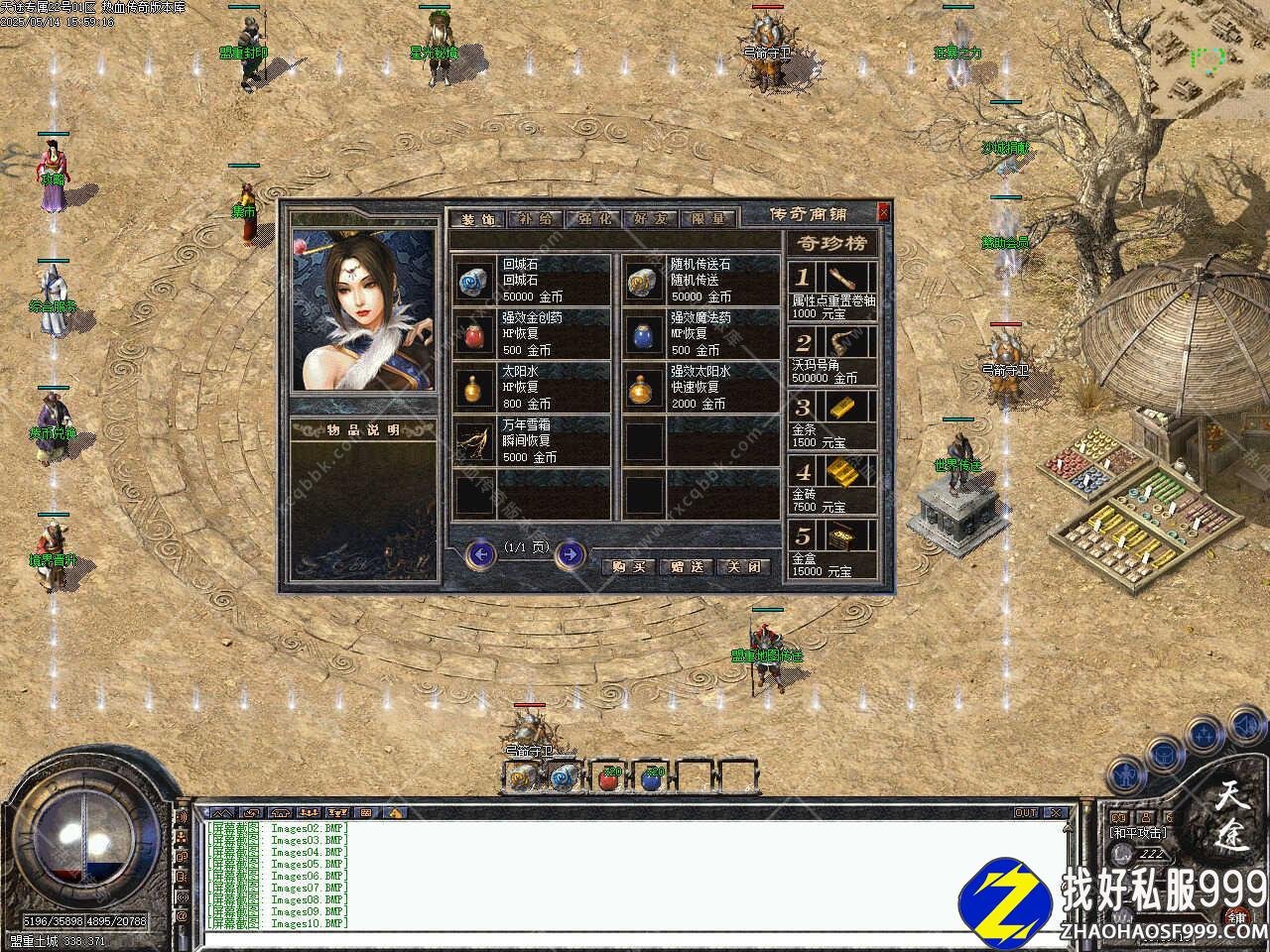Viewport: 1270px width, 952px height.
Task: Click the 关闭 close button
Action: click(743, 566)
